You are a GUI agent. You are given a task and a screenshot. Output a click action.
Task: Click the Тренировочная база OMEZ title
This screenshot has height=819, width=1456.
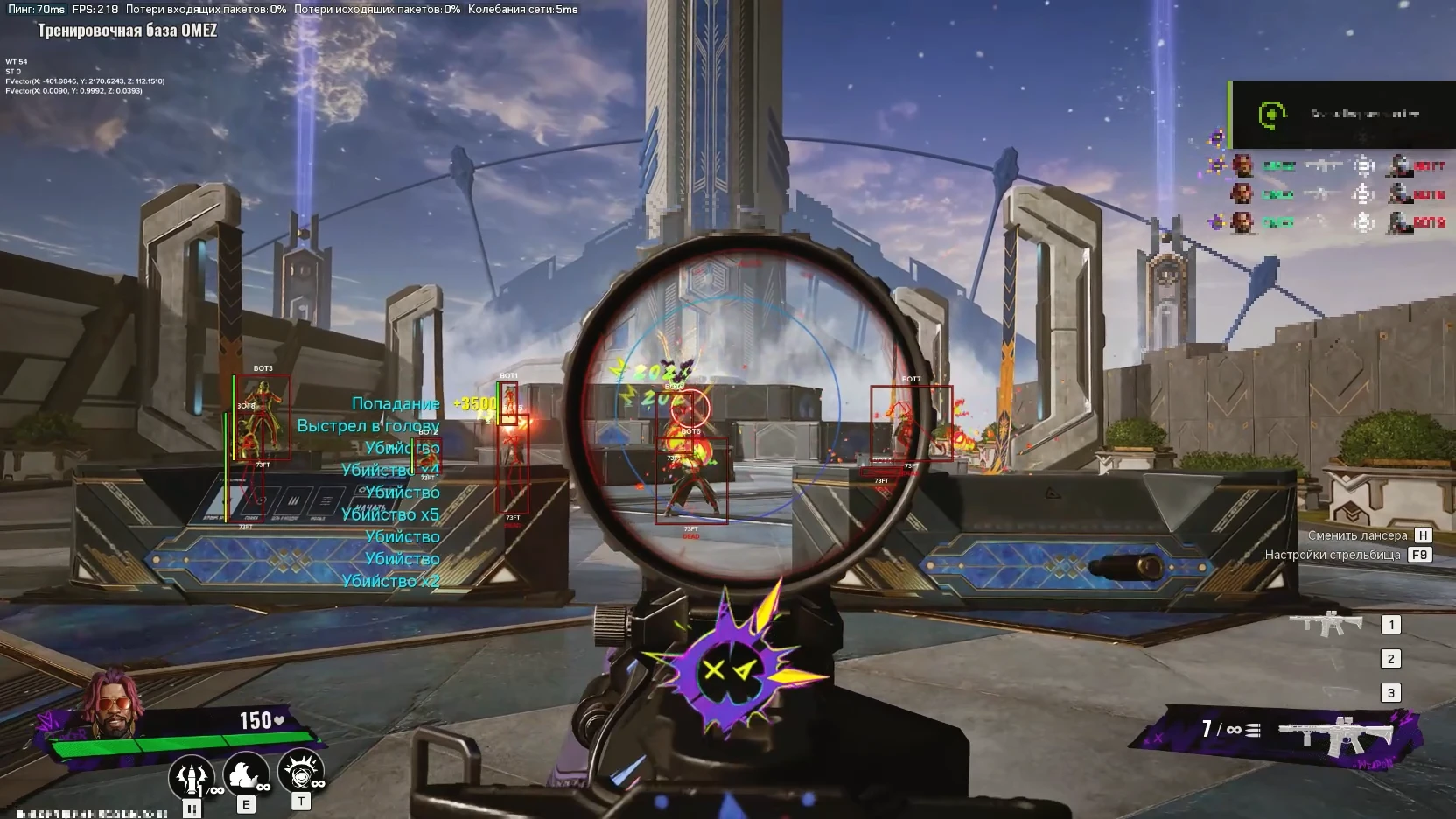click(128, 28)
